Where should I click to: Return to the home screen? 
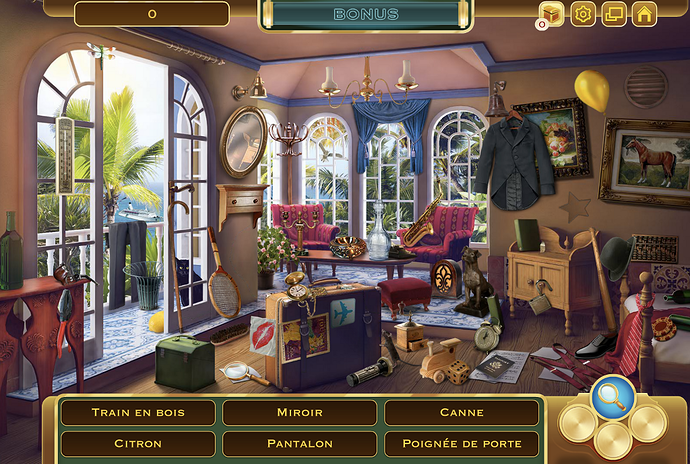tap(644, 14)
